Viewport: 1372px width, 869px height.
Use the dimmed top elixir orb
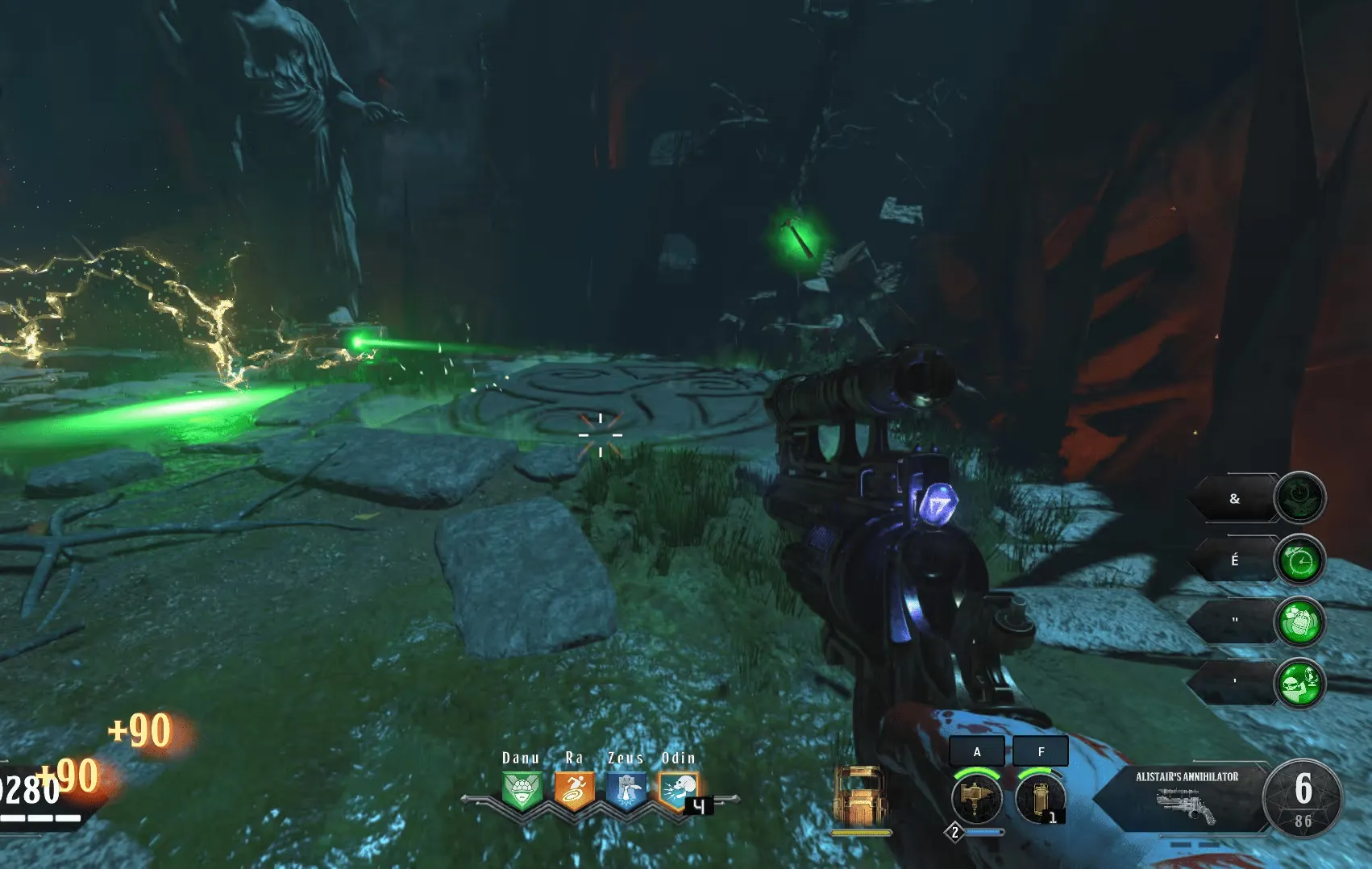pyautogui.click(x=1299, y=497)
